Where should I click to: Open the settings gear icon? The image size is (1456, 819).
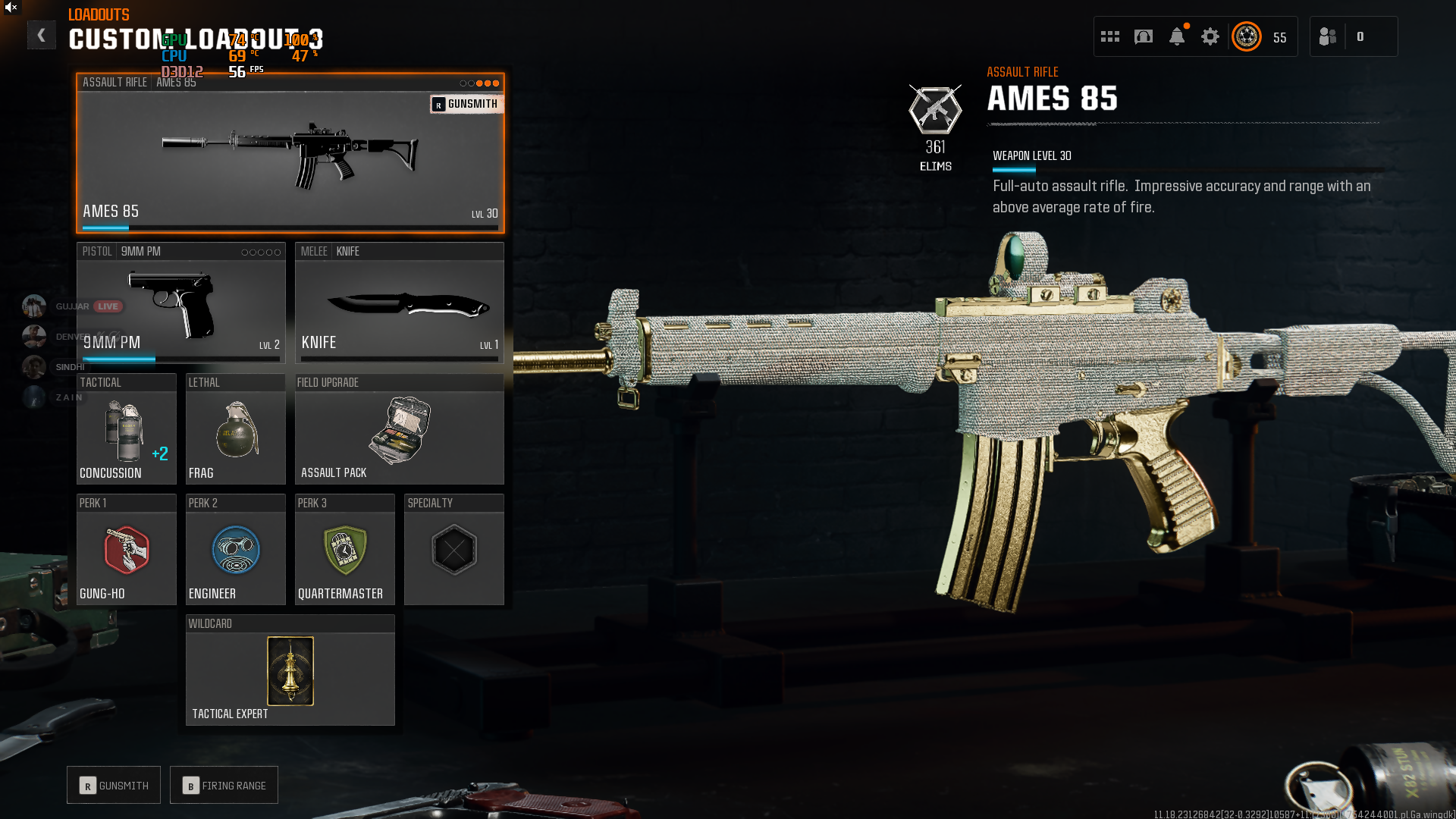pyautogui.click(x=1210, y=36)
